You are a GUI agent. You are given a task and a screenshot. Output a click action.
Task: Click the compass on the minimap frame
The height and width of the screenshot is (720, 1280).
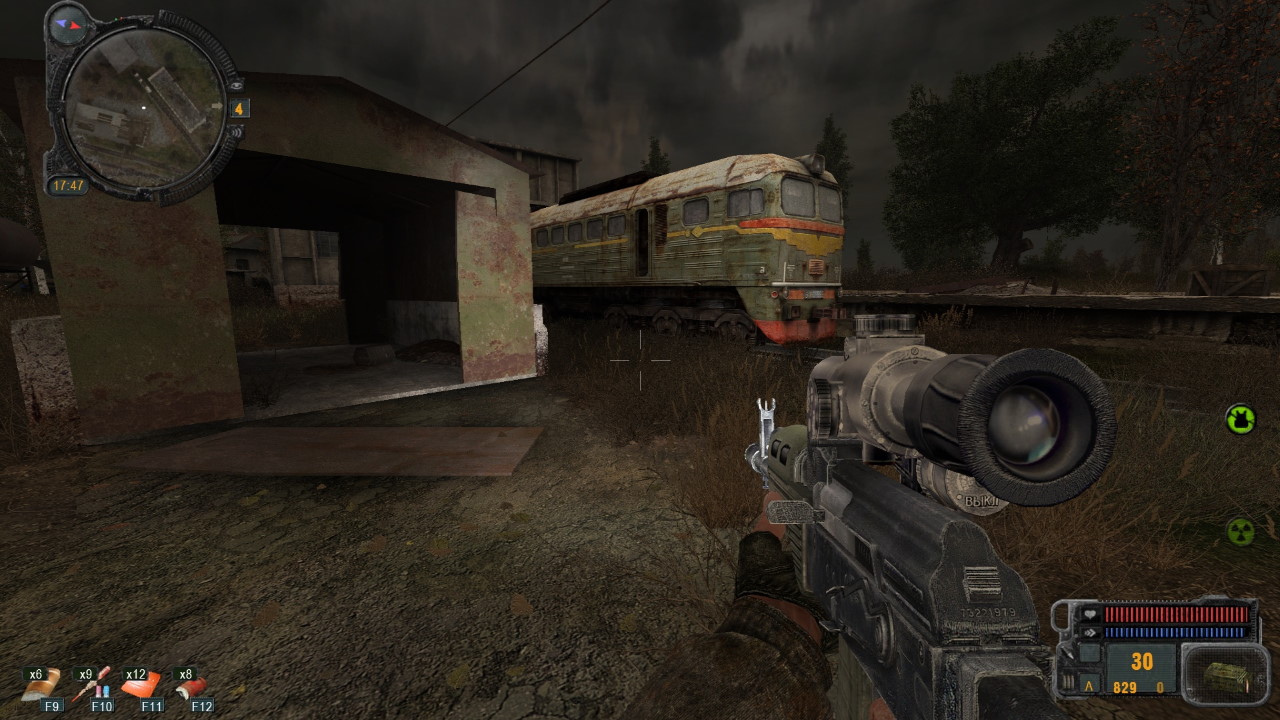[68, 22]
